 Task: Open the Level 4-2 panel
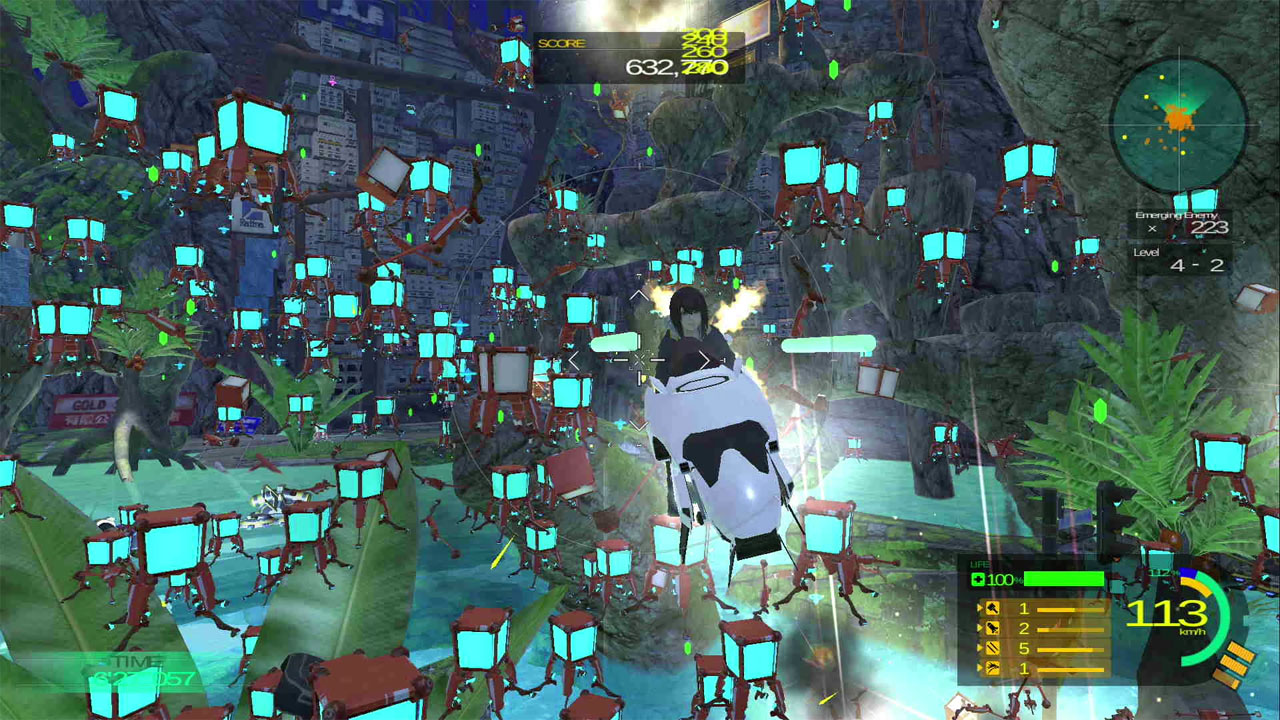pos(1190,262)
